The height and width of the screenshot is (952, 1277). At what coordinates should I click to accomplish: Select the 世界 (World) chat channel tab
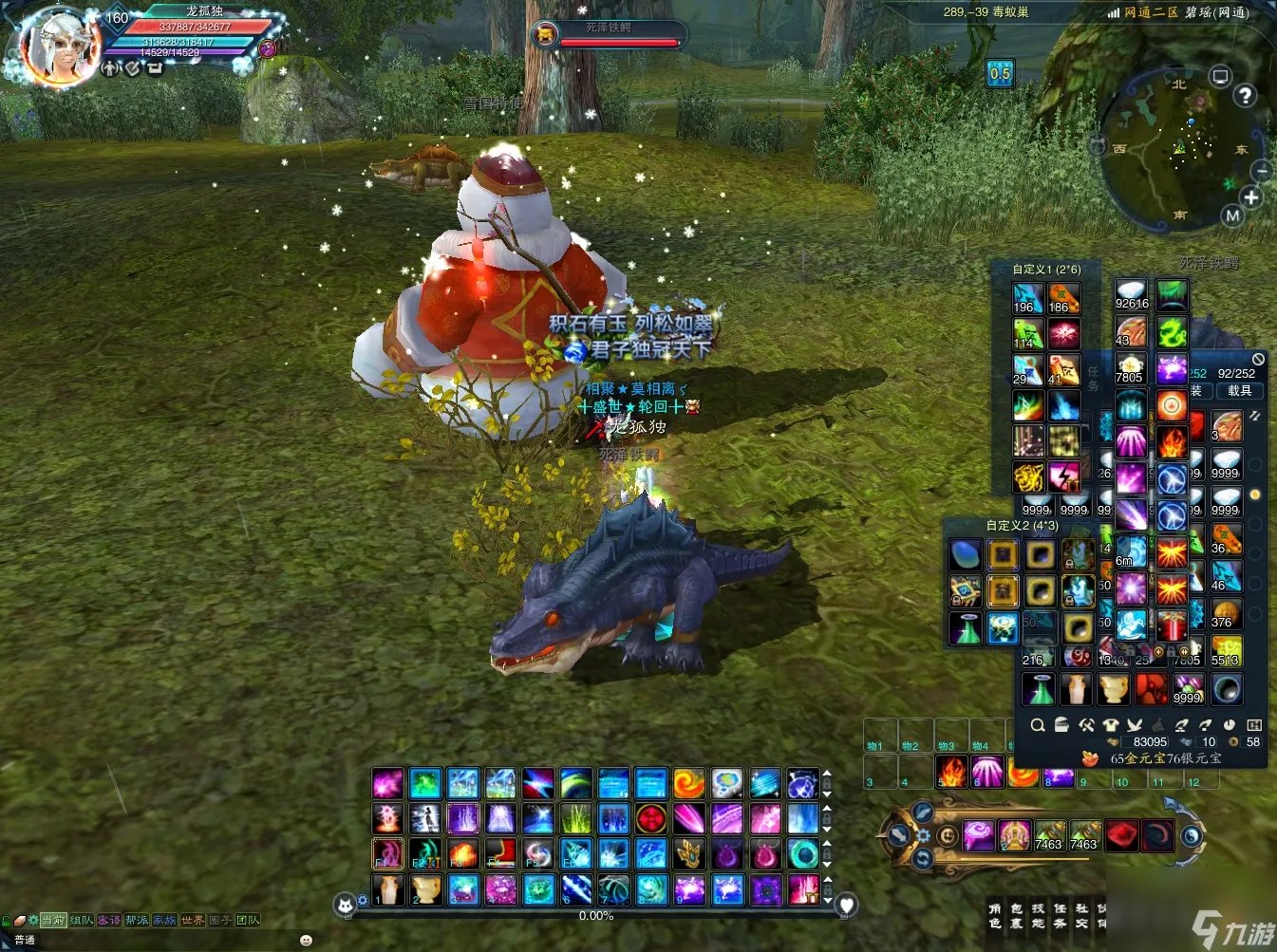tap(193, 920)
